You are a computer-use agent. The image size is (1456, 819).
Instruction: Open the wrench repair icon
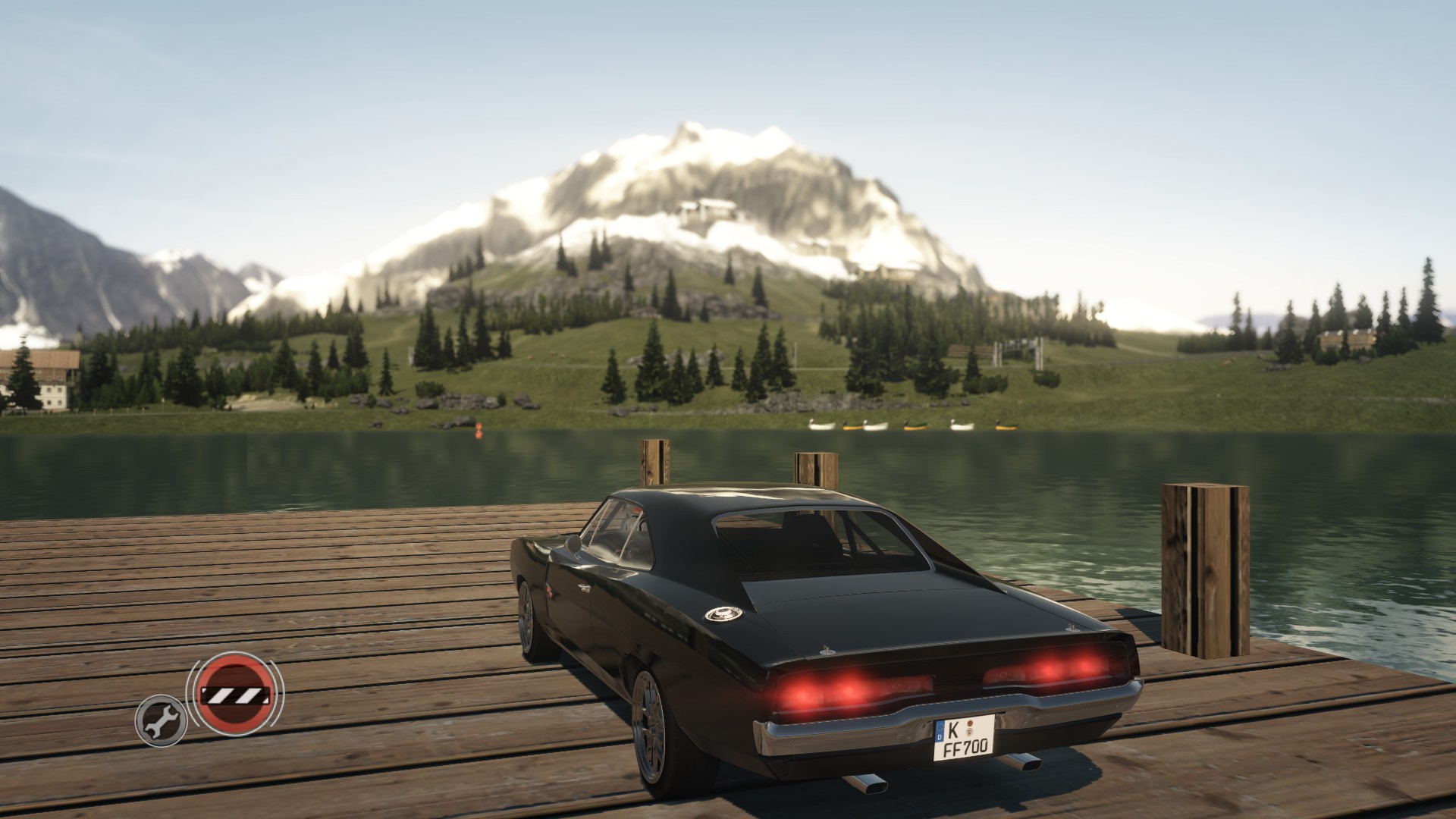click(x=161, y=720)
